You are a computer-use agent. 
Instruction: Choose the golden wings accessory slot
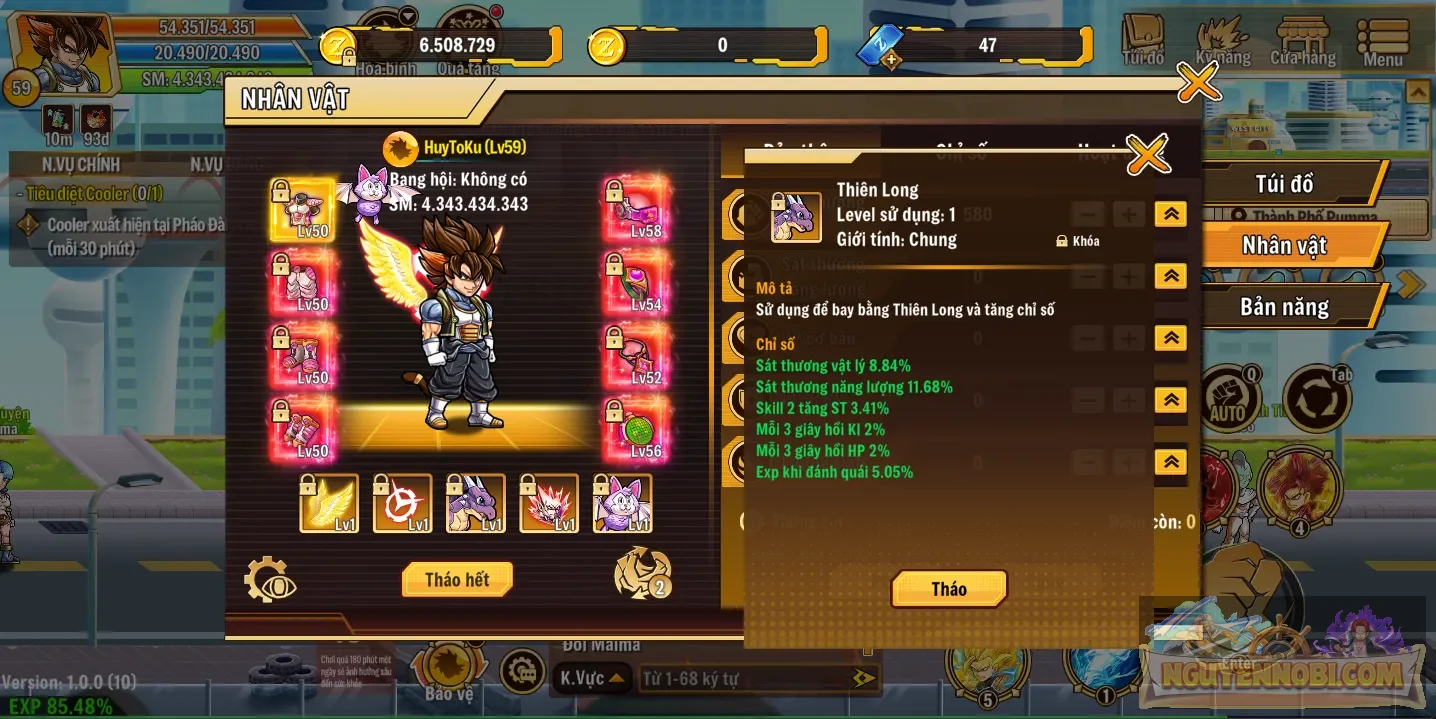click(330, 504)
